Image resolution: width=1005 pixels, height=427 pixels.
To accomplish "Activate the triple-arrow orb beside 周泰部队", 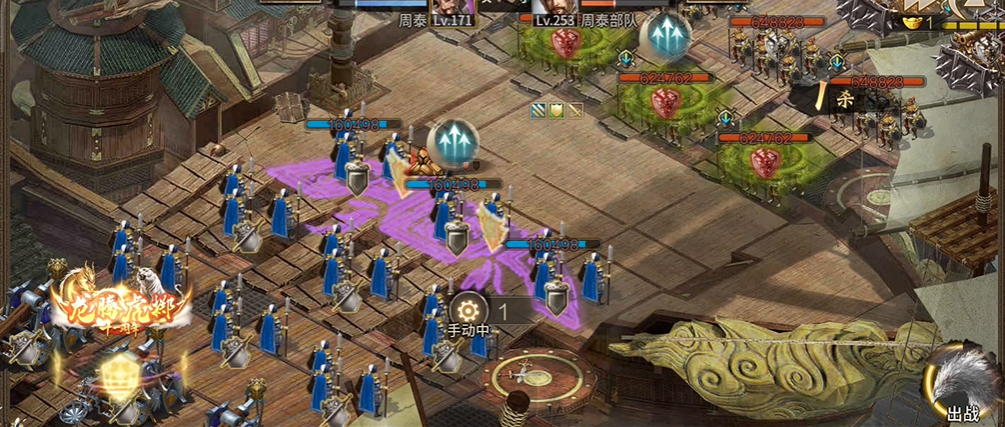I will 663,37.
